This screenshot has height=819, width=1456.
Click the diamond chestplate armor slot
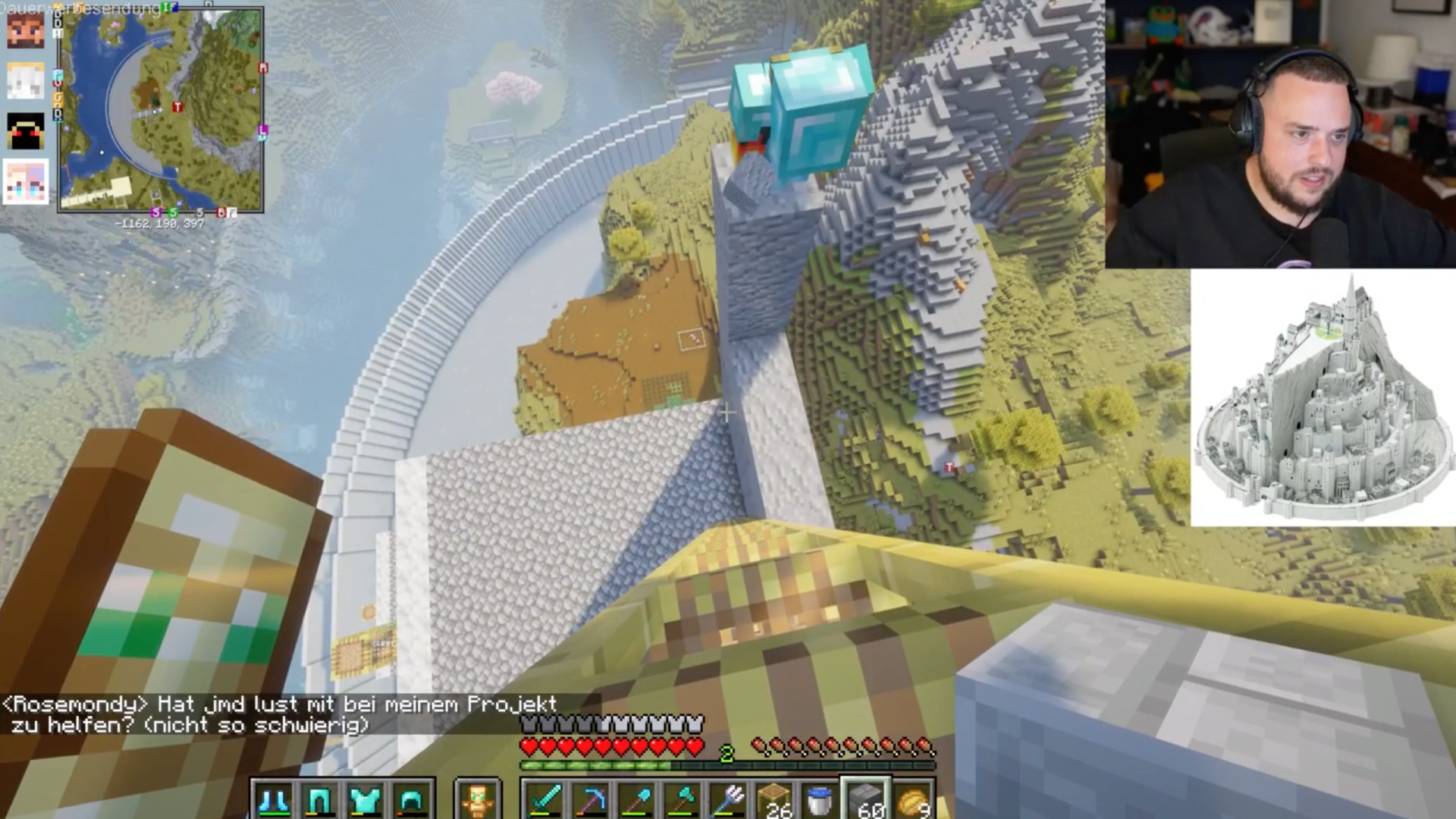click(x=365, y=801)
